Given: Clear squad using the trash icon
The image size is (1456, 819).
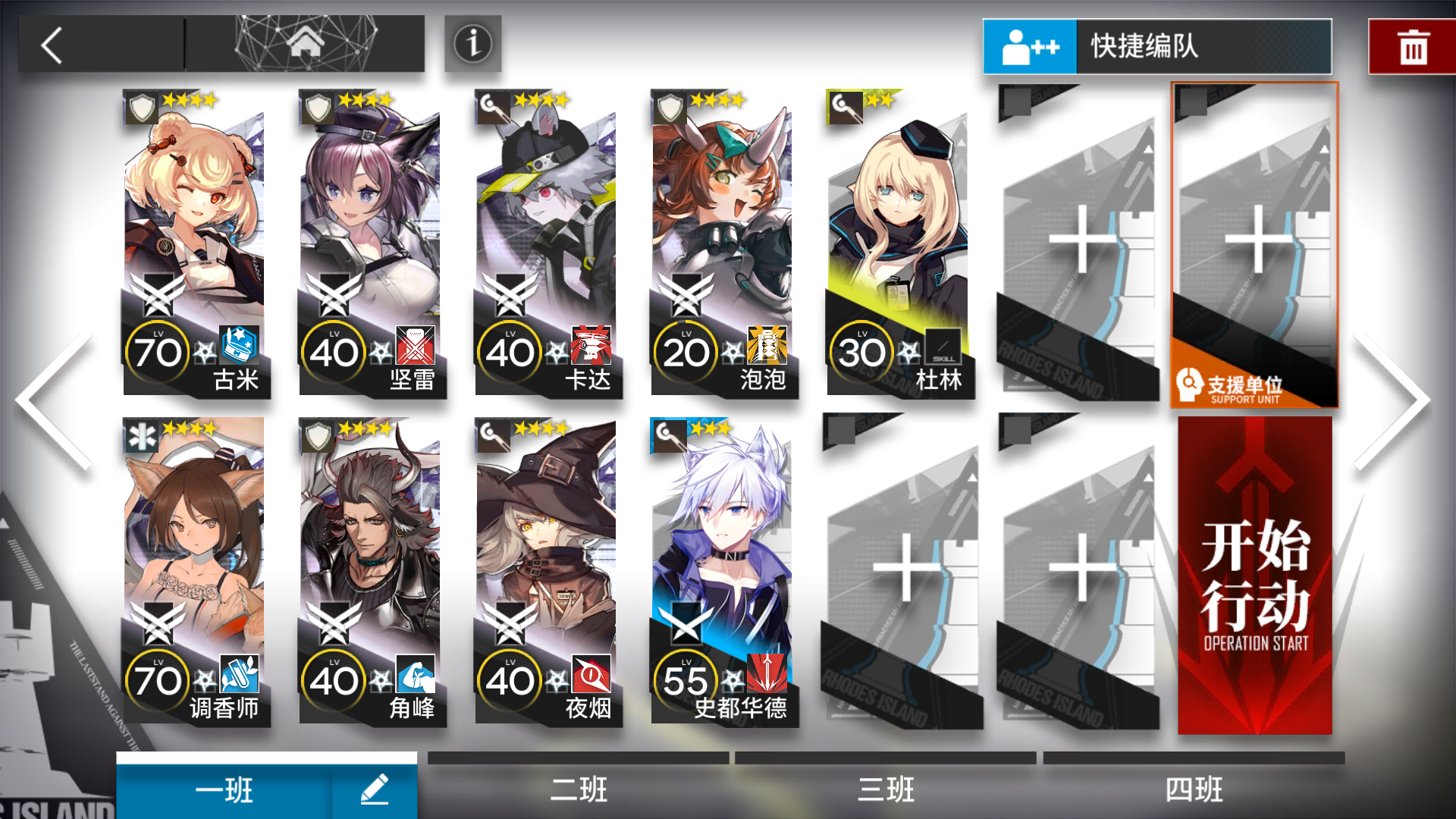Looking at the screenshot, I should point(1412,45).
